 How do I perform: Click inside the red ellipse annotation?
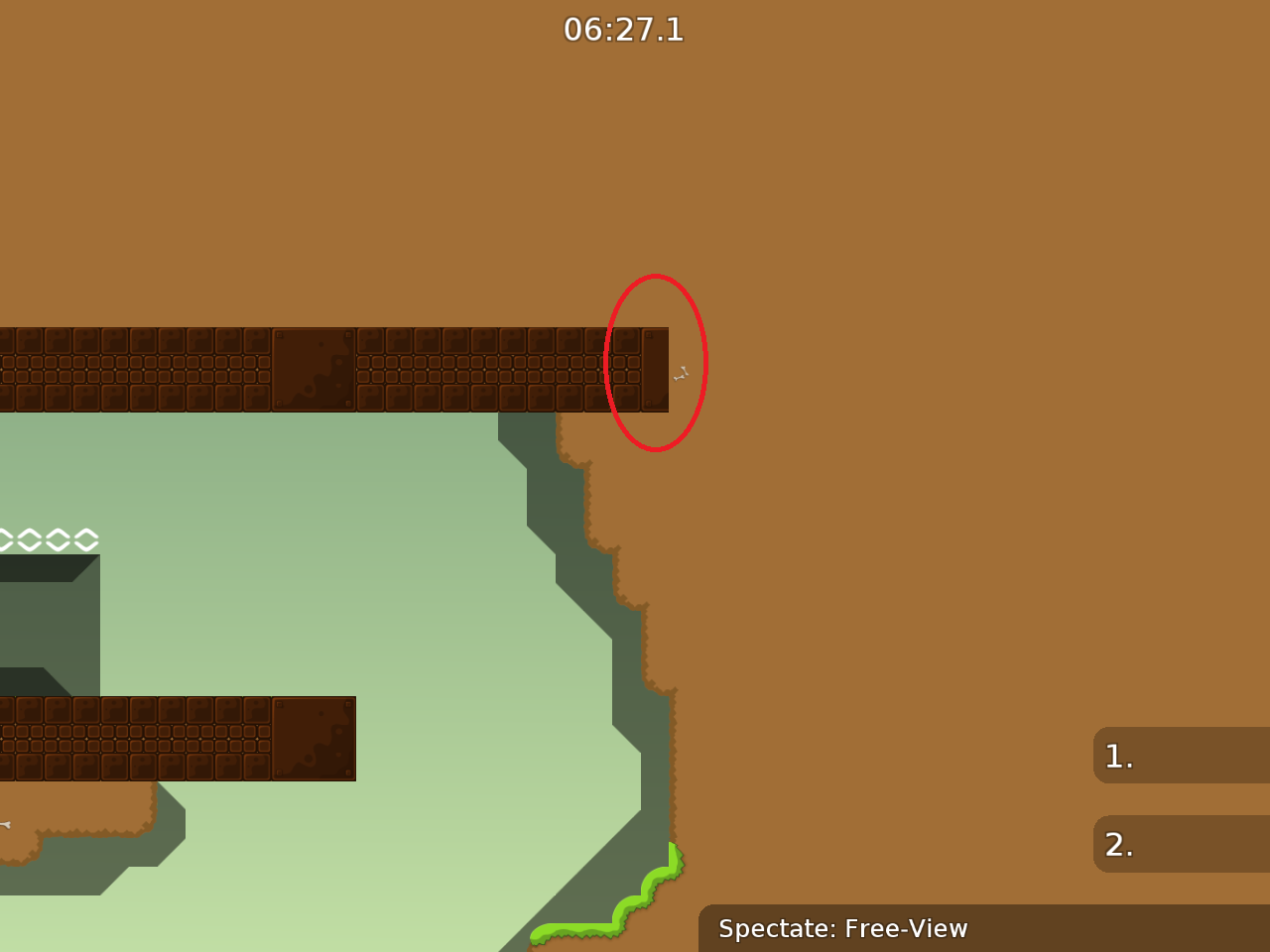click(656, 365)
